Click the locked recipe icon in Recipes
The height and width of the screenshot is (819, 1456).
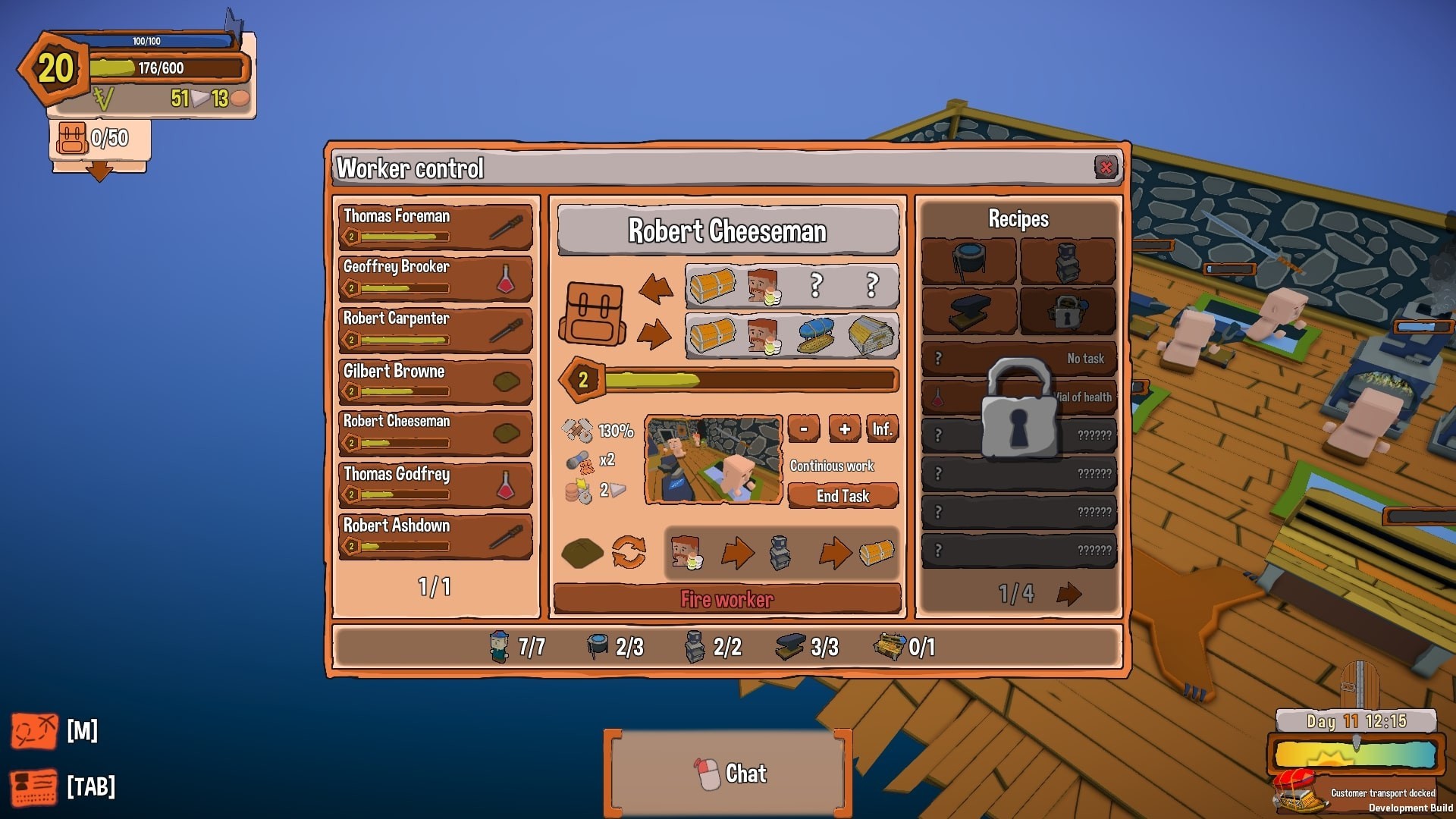point(1068,312)
